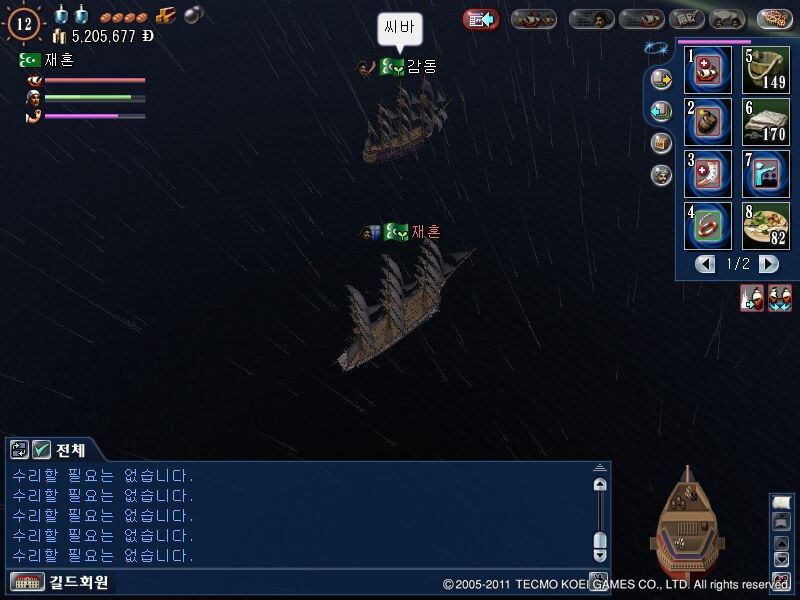
Task: Use the lifebuoy rescue skill in slot 4
Action: (708, 226)
